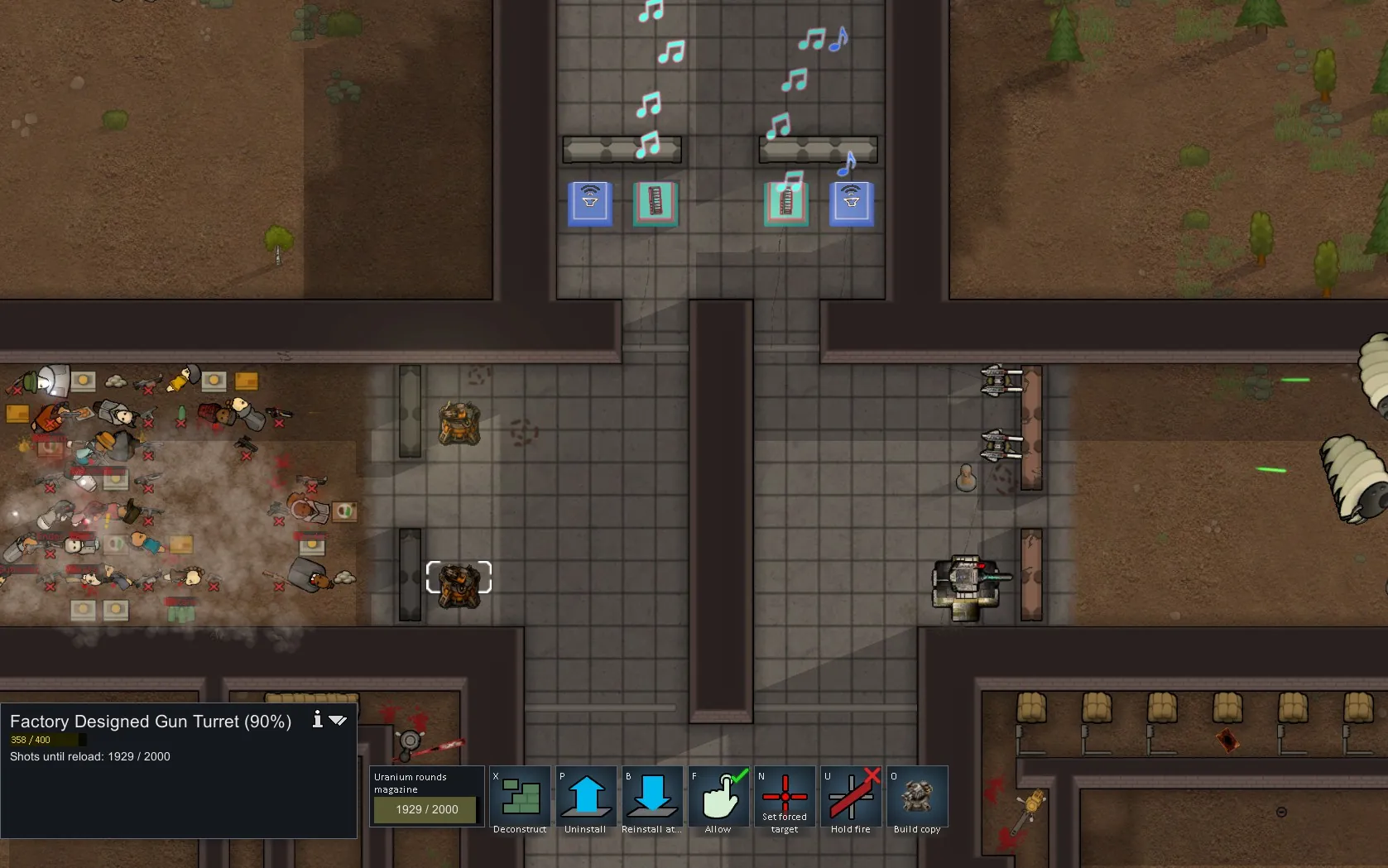The height and width of the screenshot is (868, 1388).
Task: Open the turret info card
Action: pos(317,720)
